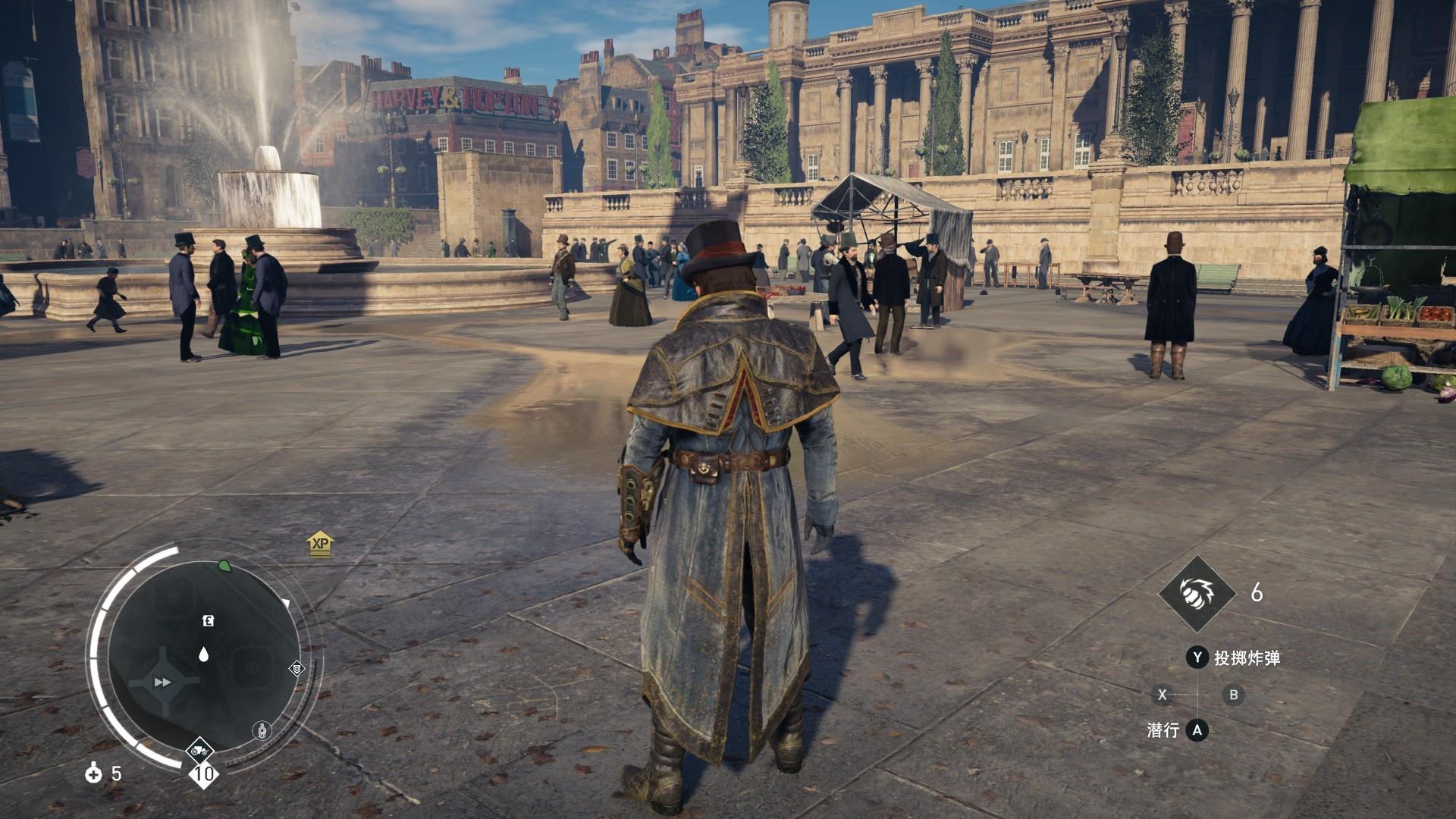
Task: Click the gear-diamond marker on minimap's right edge
Action: (297, 669)
